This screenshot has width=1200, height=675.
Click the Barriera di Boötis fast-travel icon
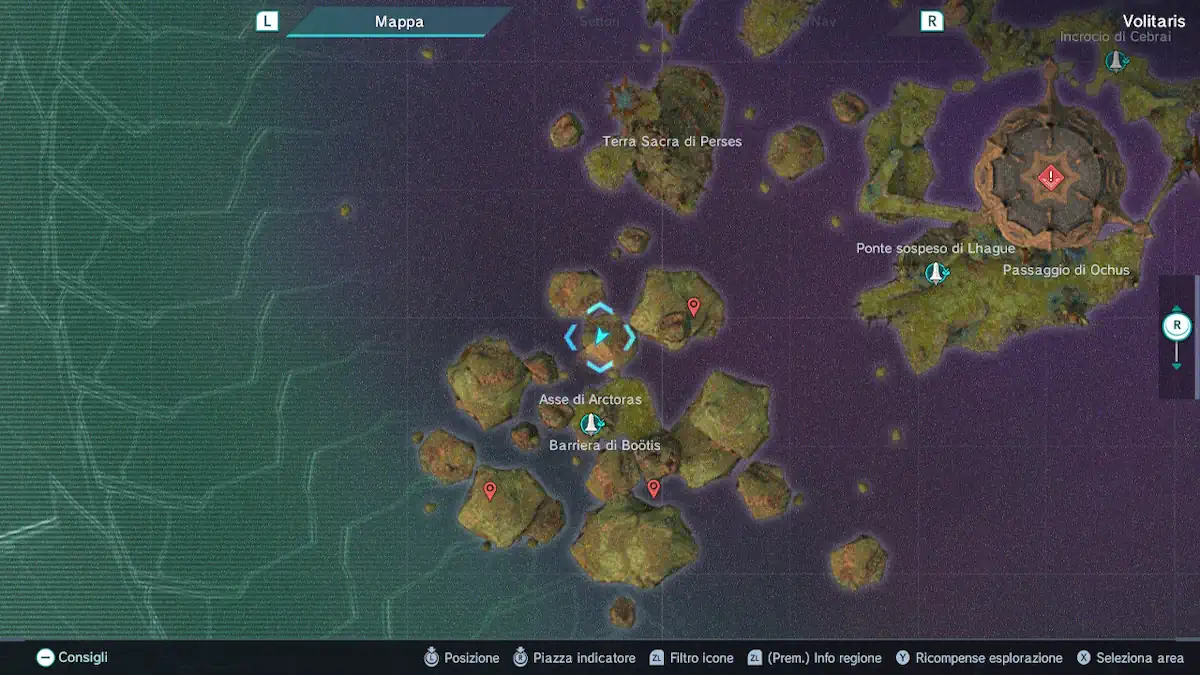click(592, 424)
